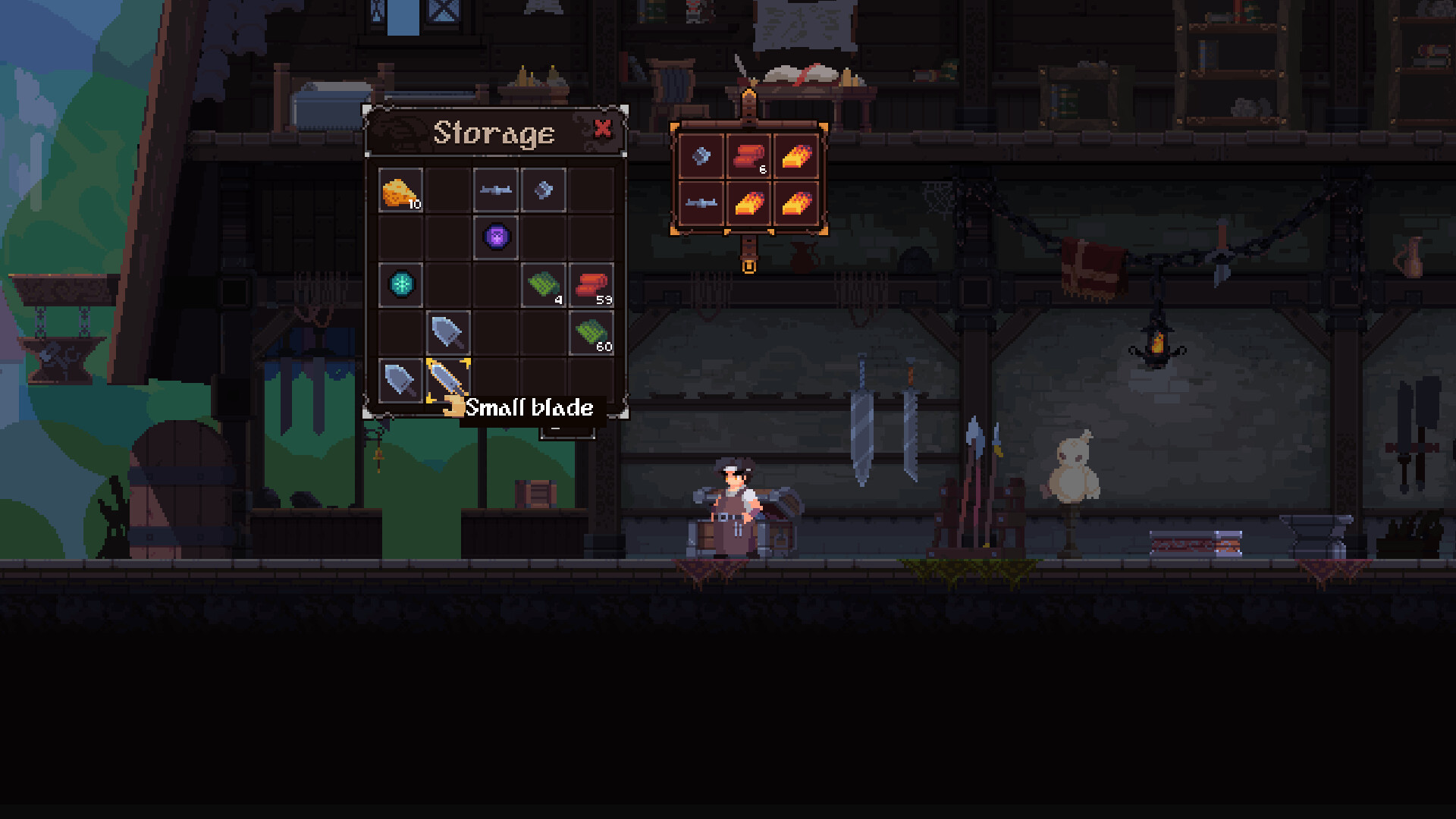Take the stack of 59 copper ingots
This screenshot has width=1456, height=819.
(x=591, y=286)
